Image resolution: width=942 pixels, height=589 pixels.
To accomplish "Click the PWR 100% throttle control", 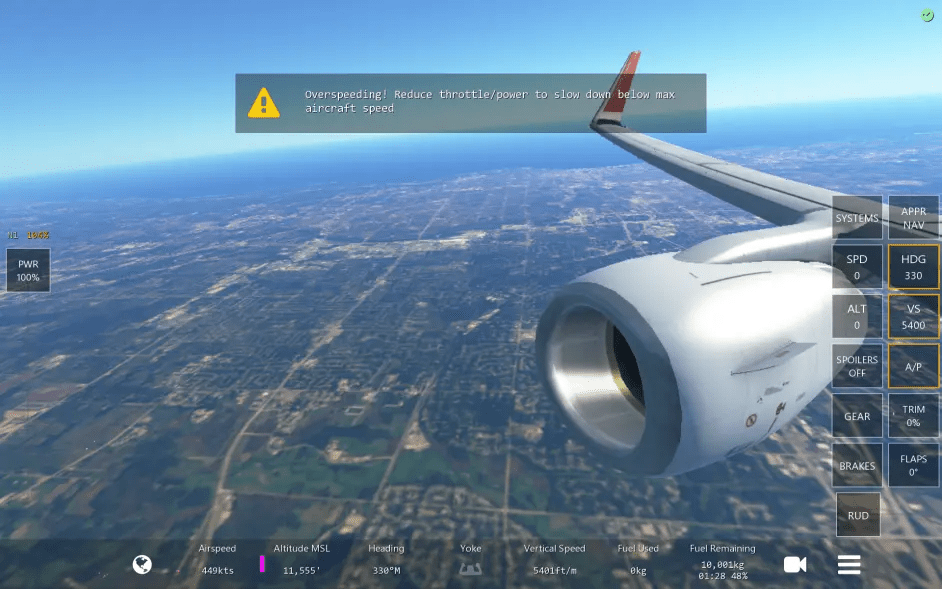I will tap(28, 270).
